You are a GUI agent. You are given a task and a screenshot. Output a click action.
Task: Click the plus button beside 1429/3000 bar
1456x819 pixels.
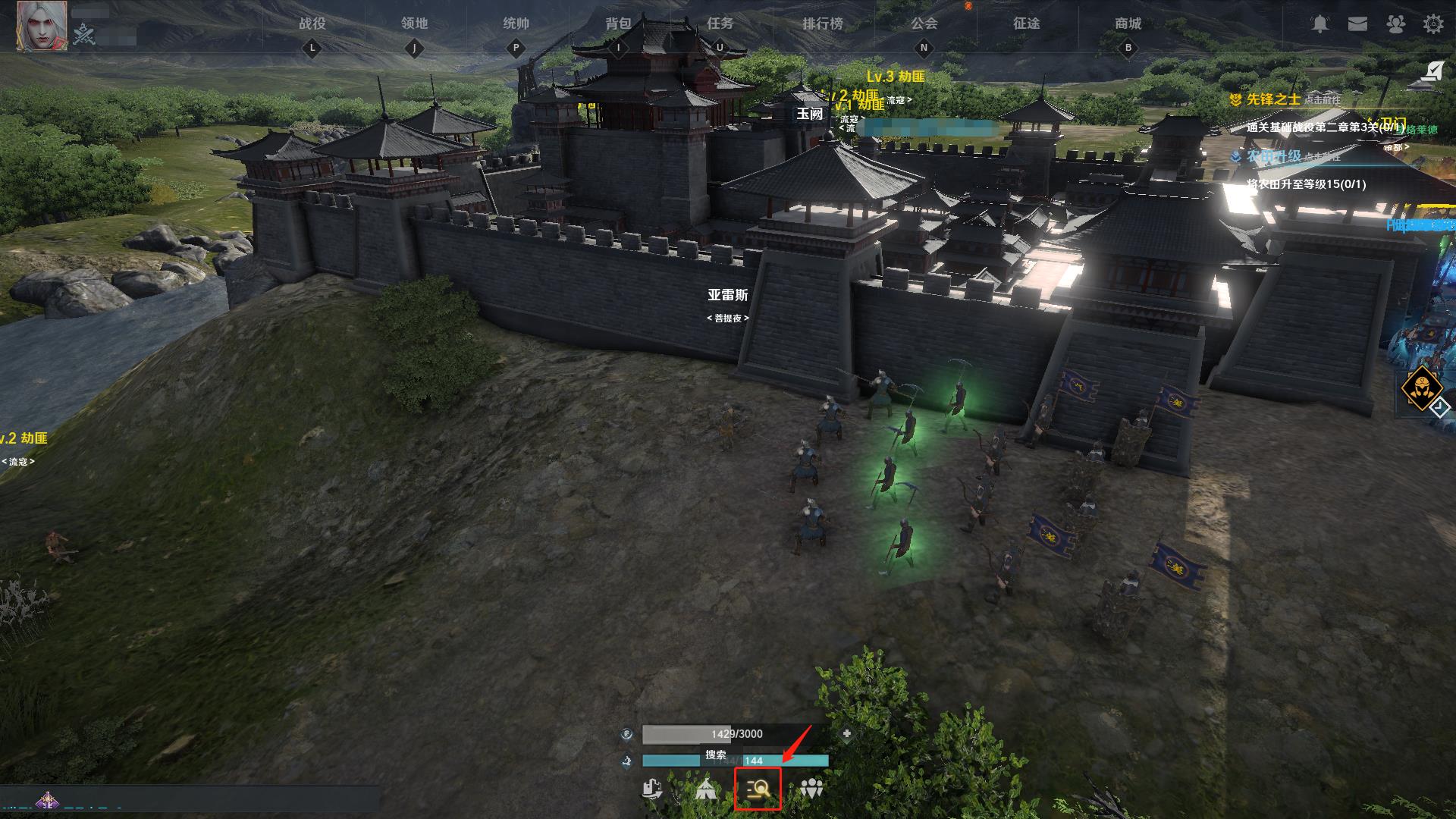pyautogui.click(x=846, y=733)
